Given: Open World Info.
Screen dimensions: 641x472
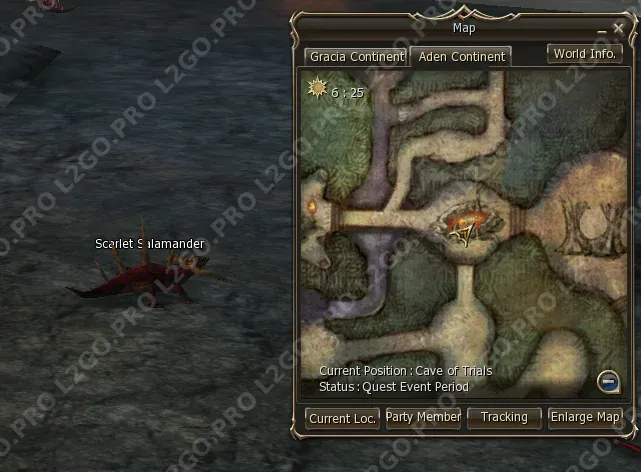Looking at the screenshot, I should click(x=584, y=54).
